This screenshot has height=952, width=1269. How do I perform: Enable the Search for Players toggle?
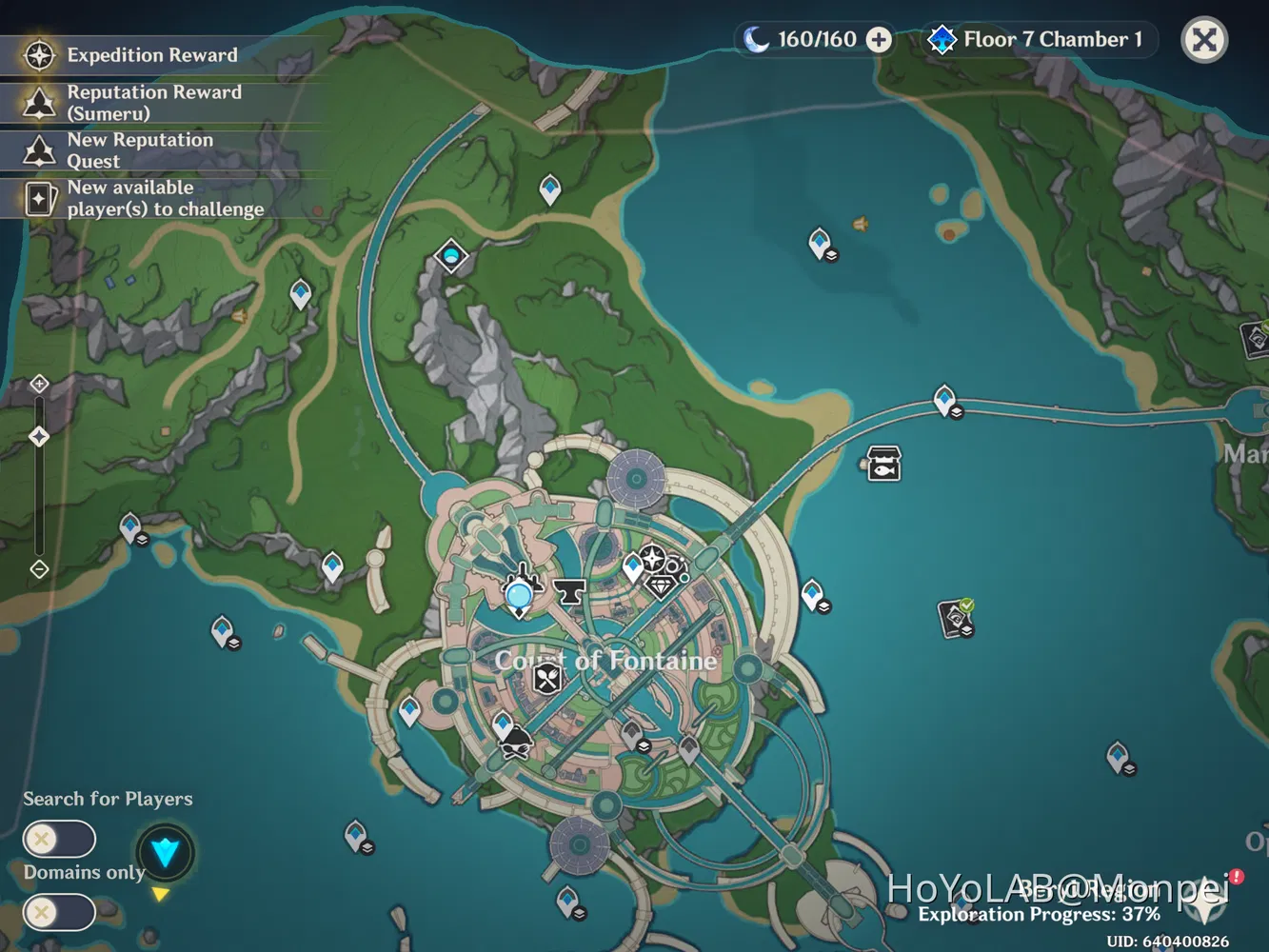click(x=57, y=839)
